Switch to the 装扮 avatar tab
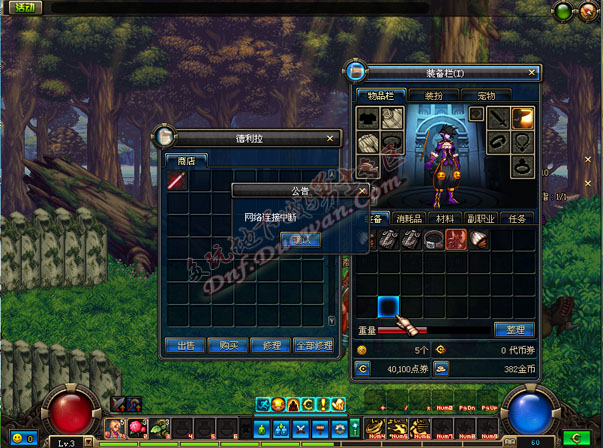This screenshot has height=448, width=603. tap(434, 95)
